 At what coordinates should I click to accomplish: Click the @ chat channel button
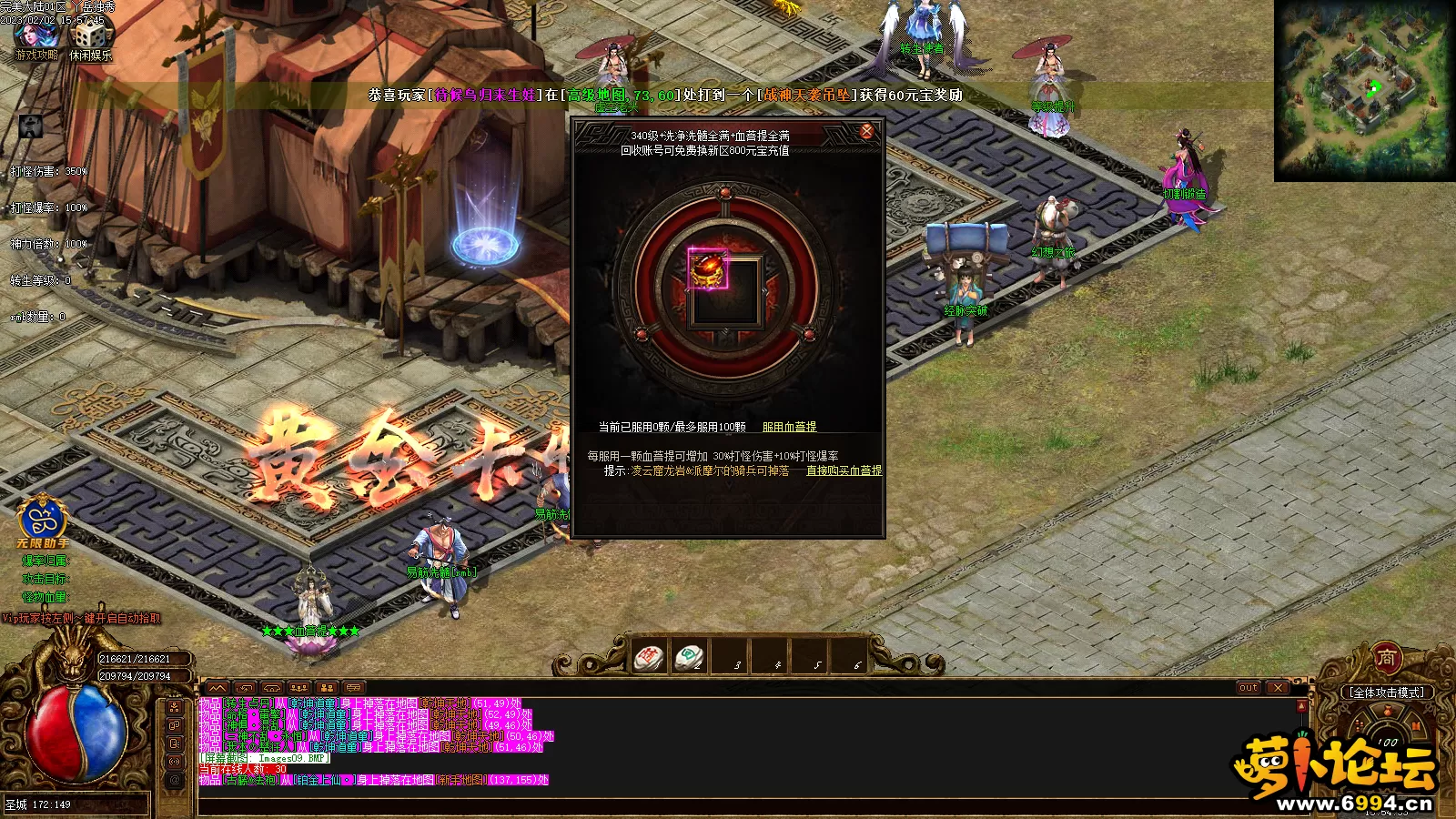[175, 779]
